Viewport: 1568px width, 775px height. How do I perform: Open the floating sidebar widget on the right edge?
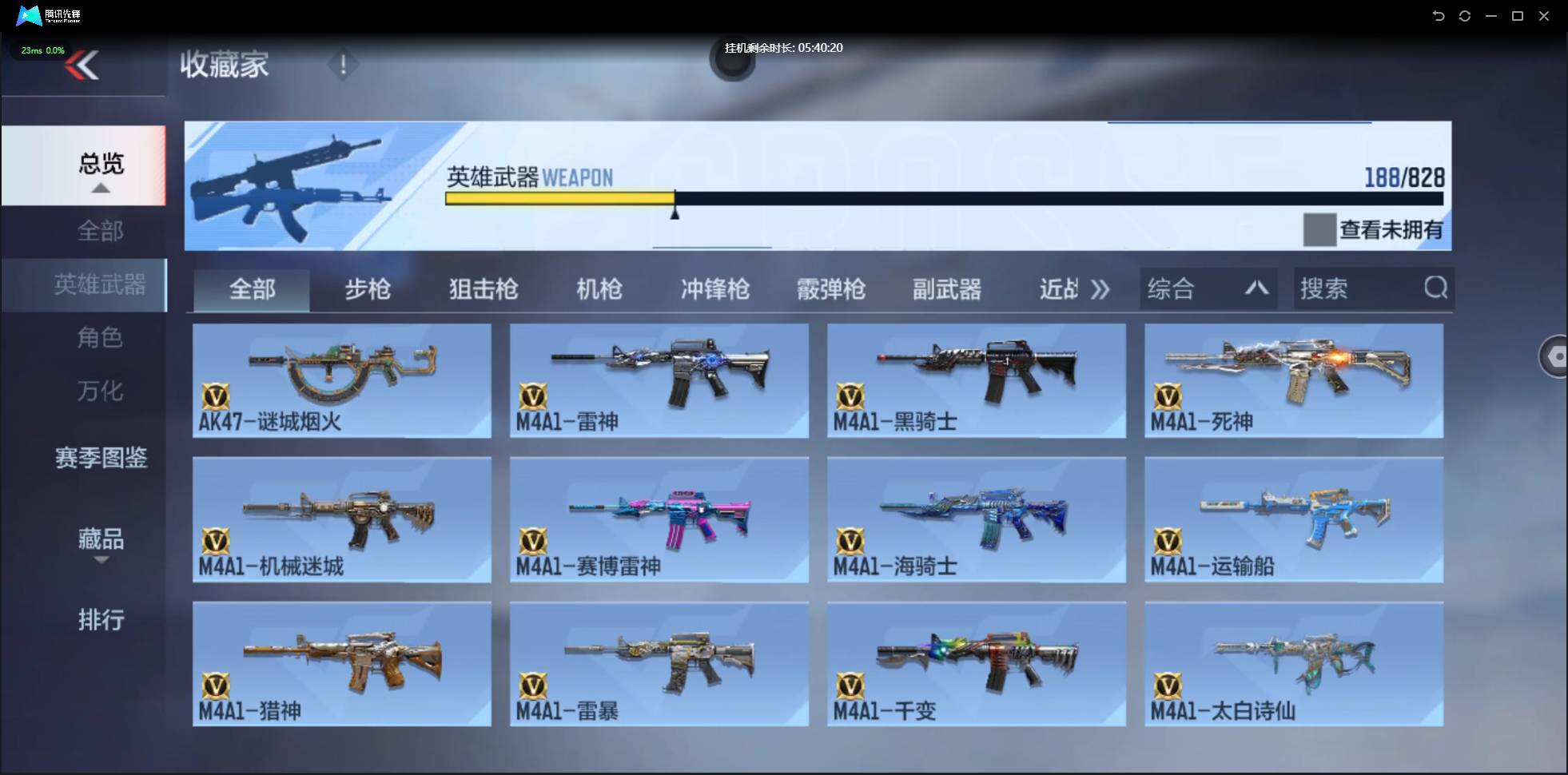(x=1555, y=356)
